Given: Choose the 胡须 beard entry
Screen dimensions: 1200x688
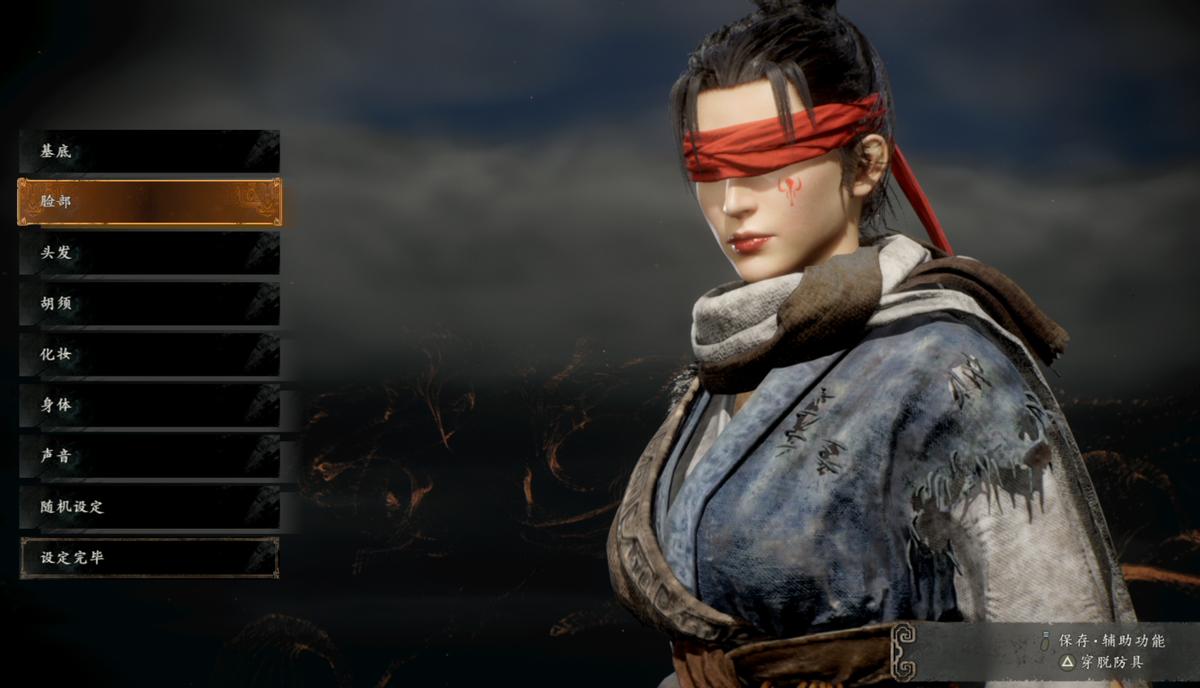Looking at the screenshot, I should (x=149, y=304).
